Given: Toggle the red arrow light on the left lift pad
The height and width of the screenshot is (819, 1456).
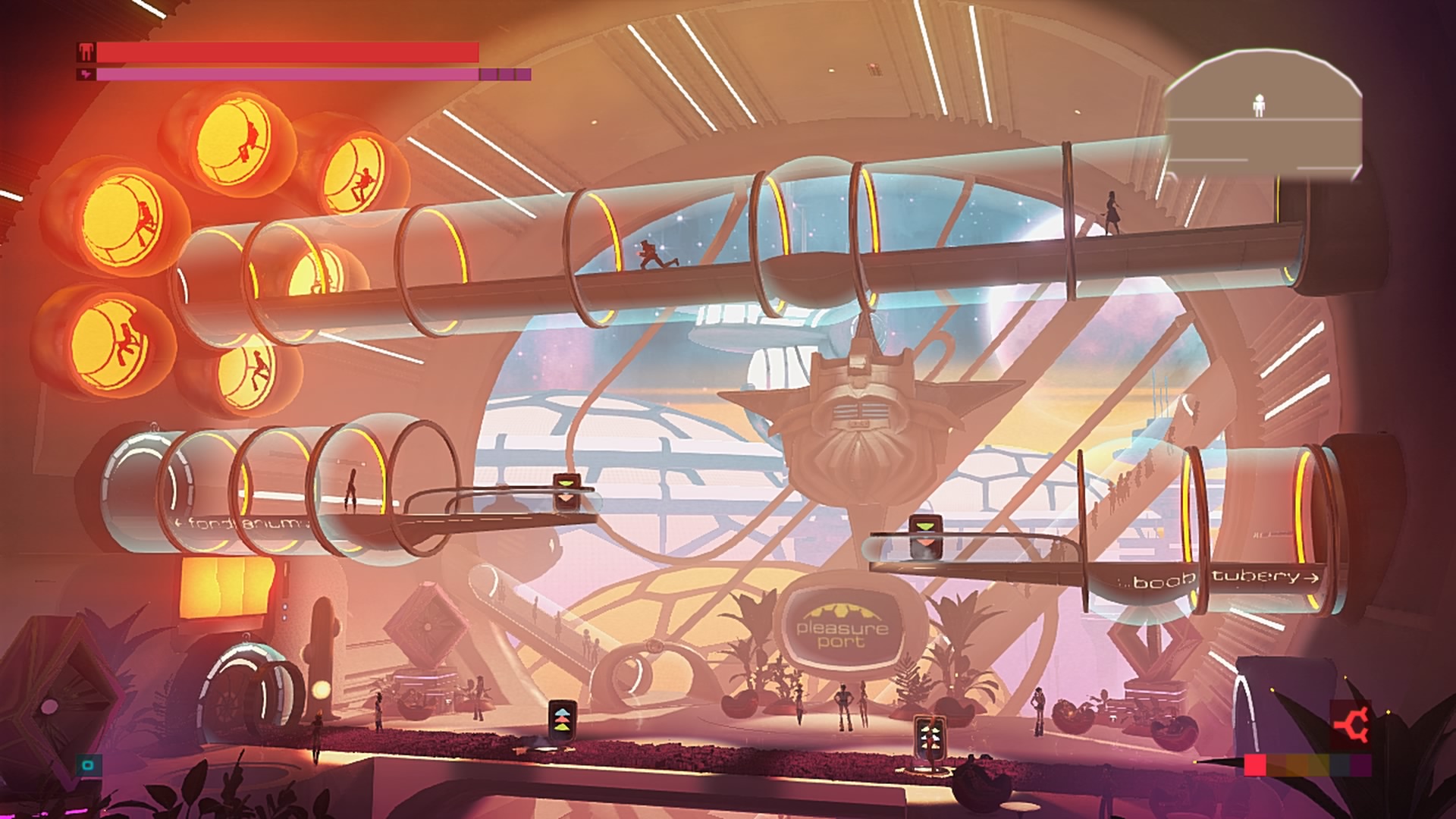Looking at the screenshot, I should tap(562, 720).
